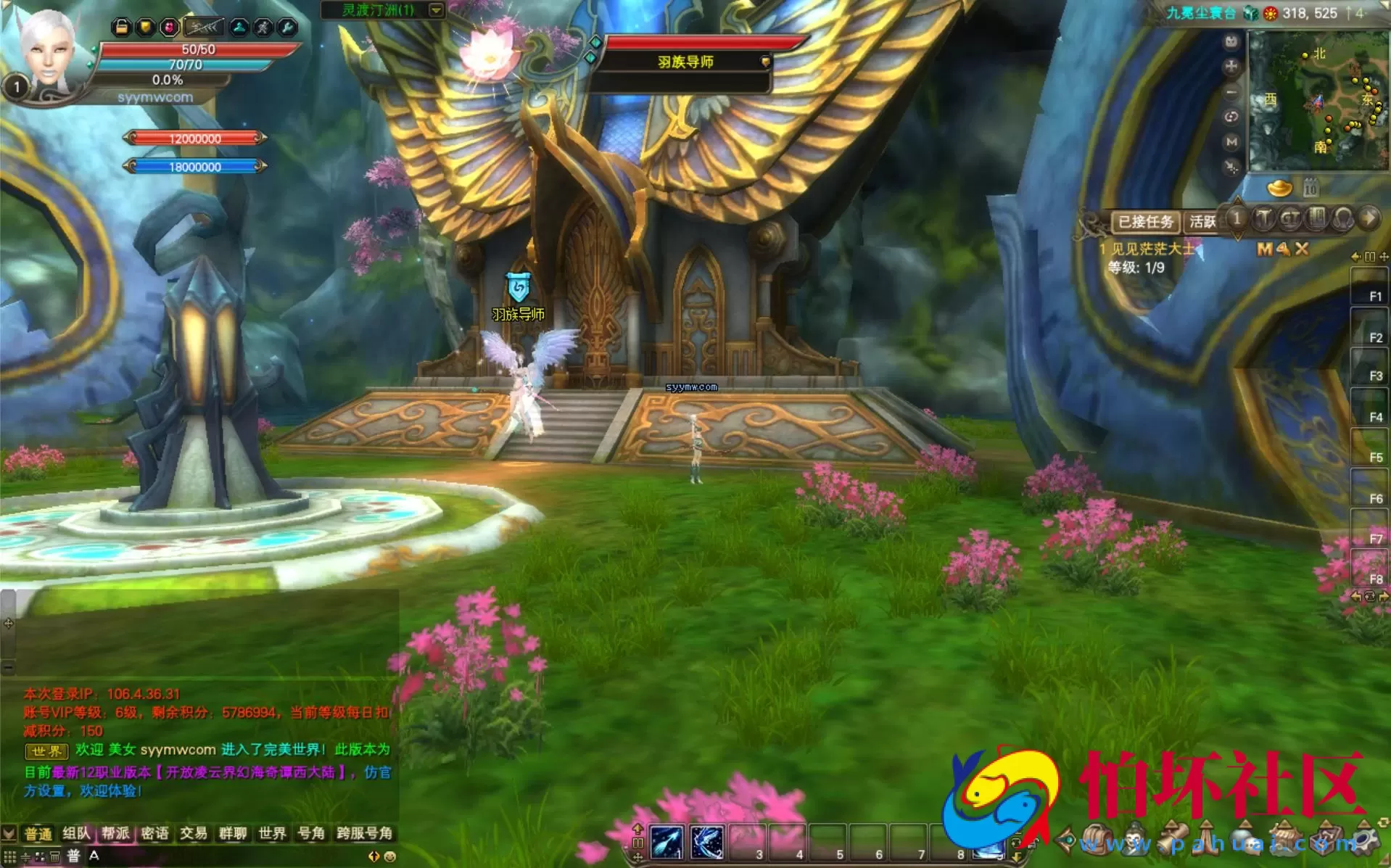Screen dimensions: 1391x868
Task: Open the minimap
Action: [1316, 100]
